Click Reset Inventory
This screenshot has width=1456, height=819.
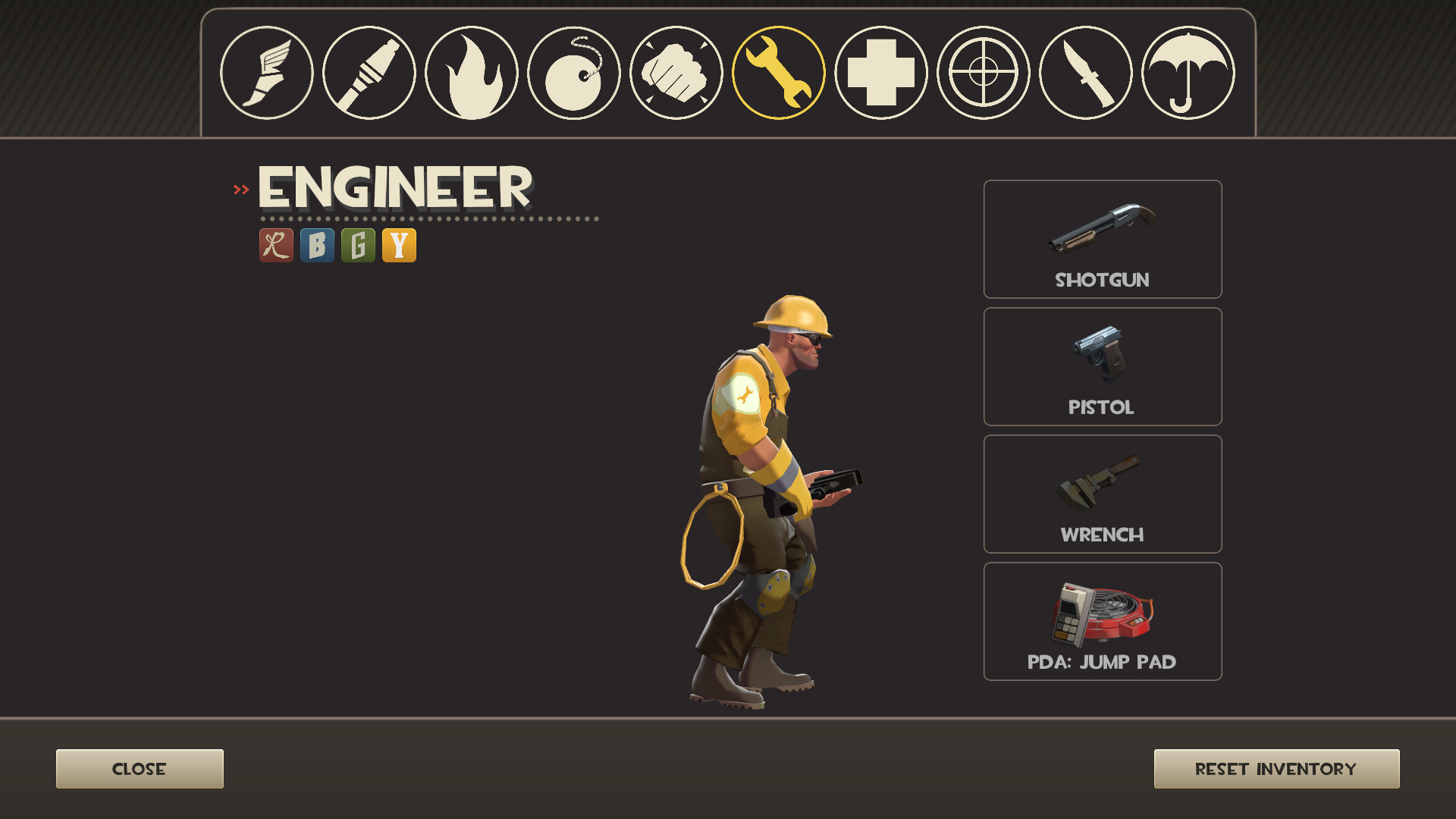pyautogui.click(x=1276, y=768)
